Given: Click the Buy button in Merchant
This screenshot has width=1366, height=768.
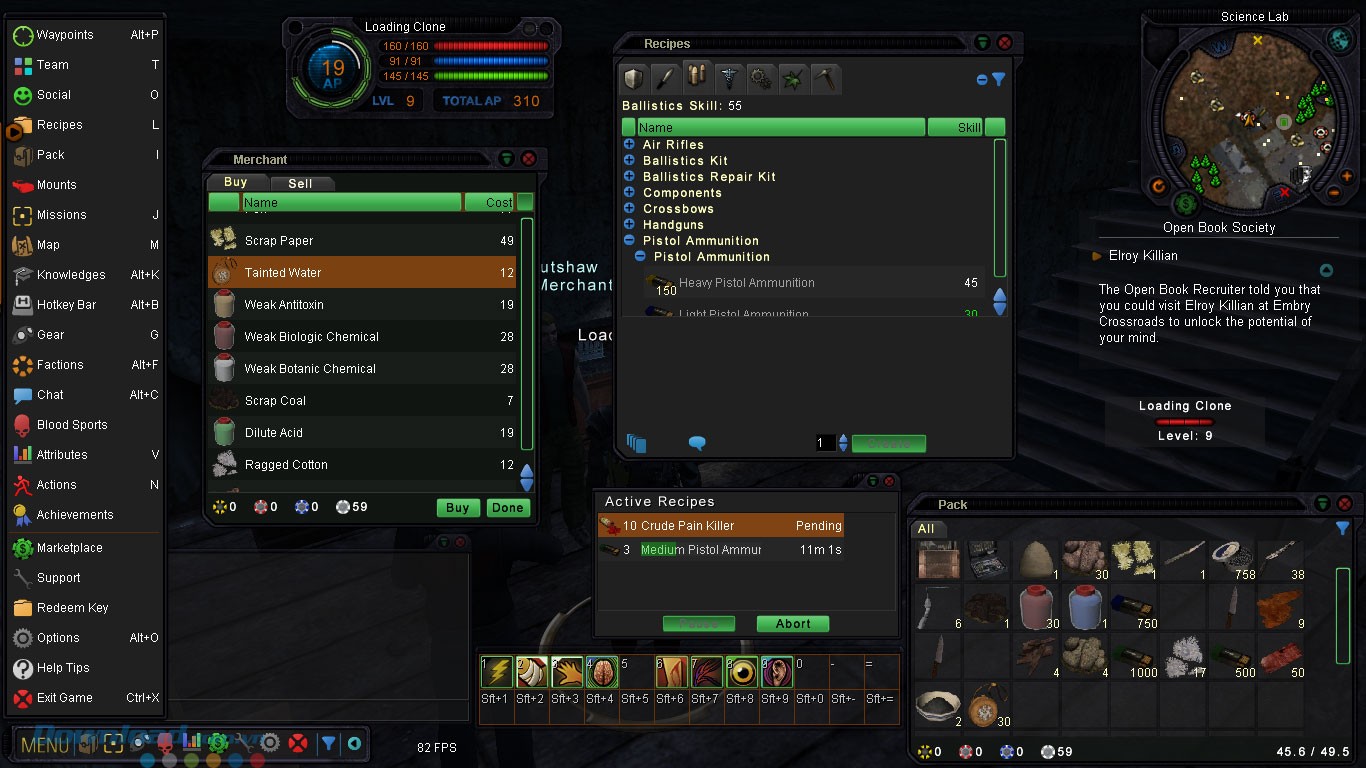Looking at the screenshot, I should click(457, 508).
